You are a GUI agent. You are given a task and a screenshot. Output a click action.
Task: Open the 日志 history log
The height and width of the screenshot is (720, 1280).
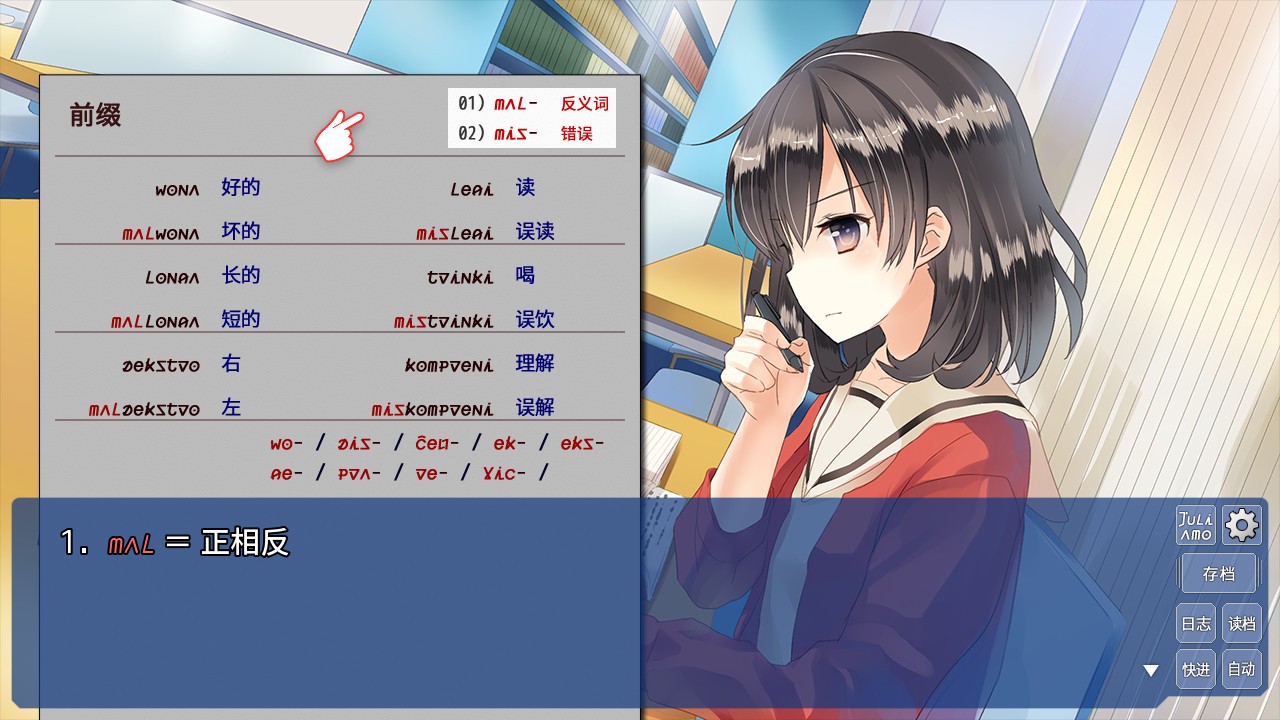coord(1195,622)
